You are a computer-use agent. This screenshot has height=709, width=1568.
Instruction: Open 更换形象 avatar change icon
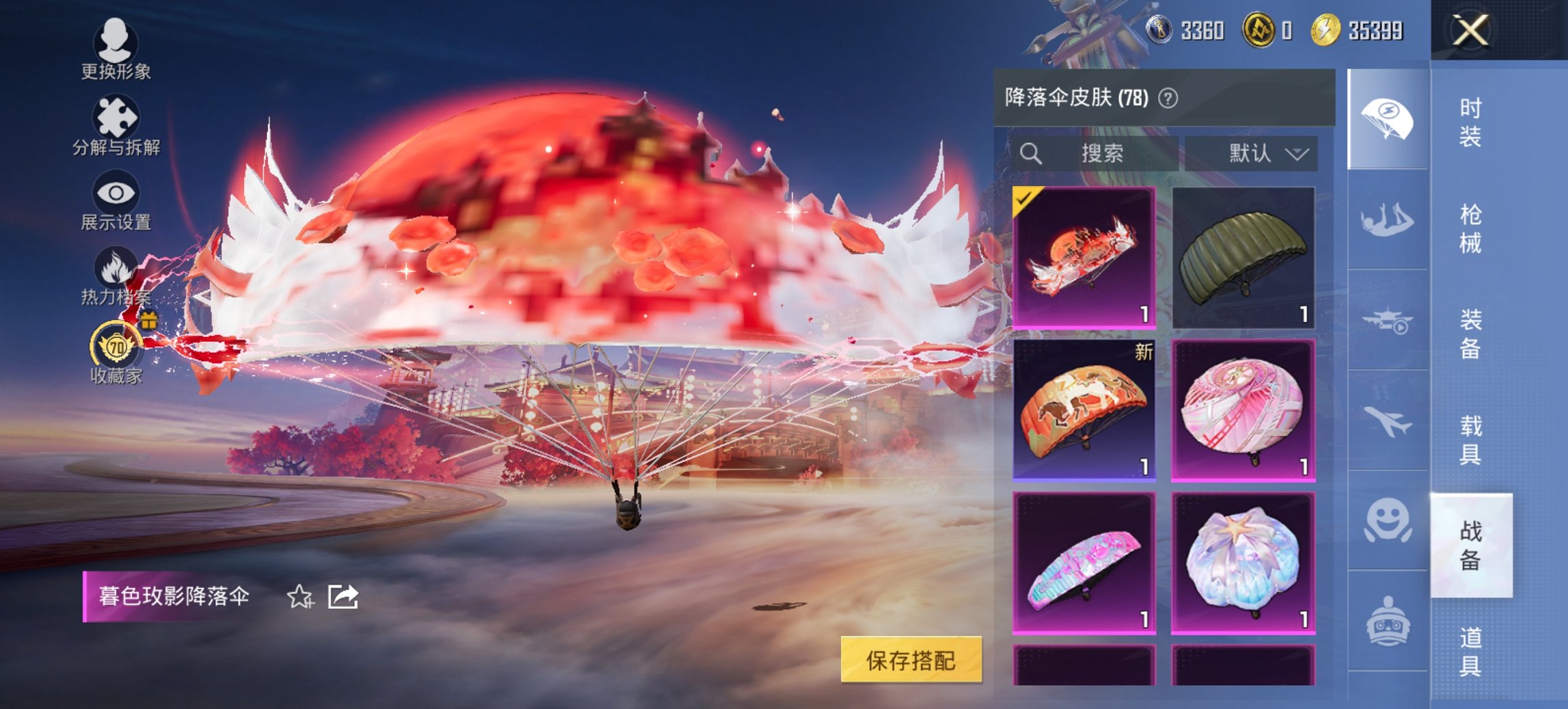pyautogui.click(x=116, y=45)
